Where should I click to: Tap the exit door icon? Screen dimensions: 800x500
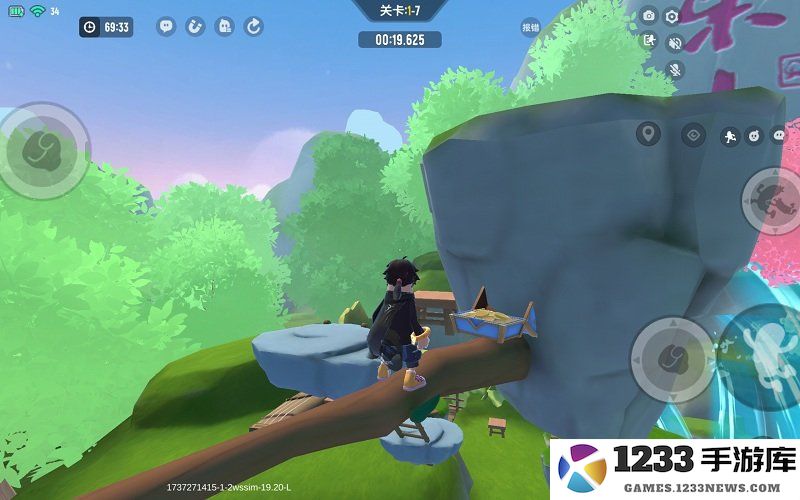point(649,42)
